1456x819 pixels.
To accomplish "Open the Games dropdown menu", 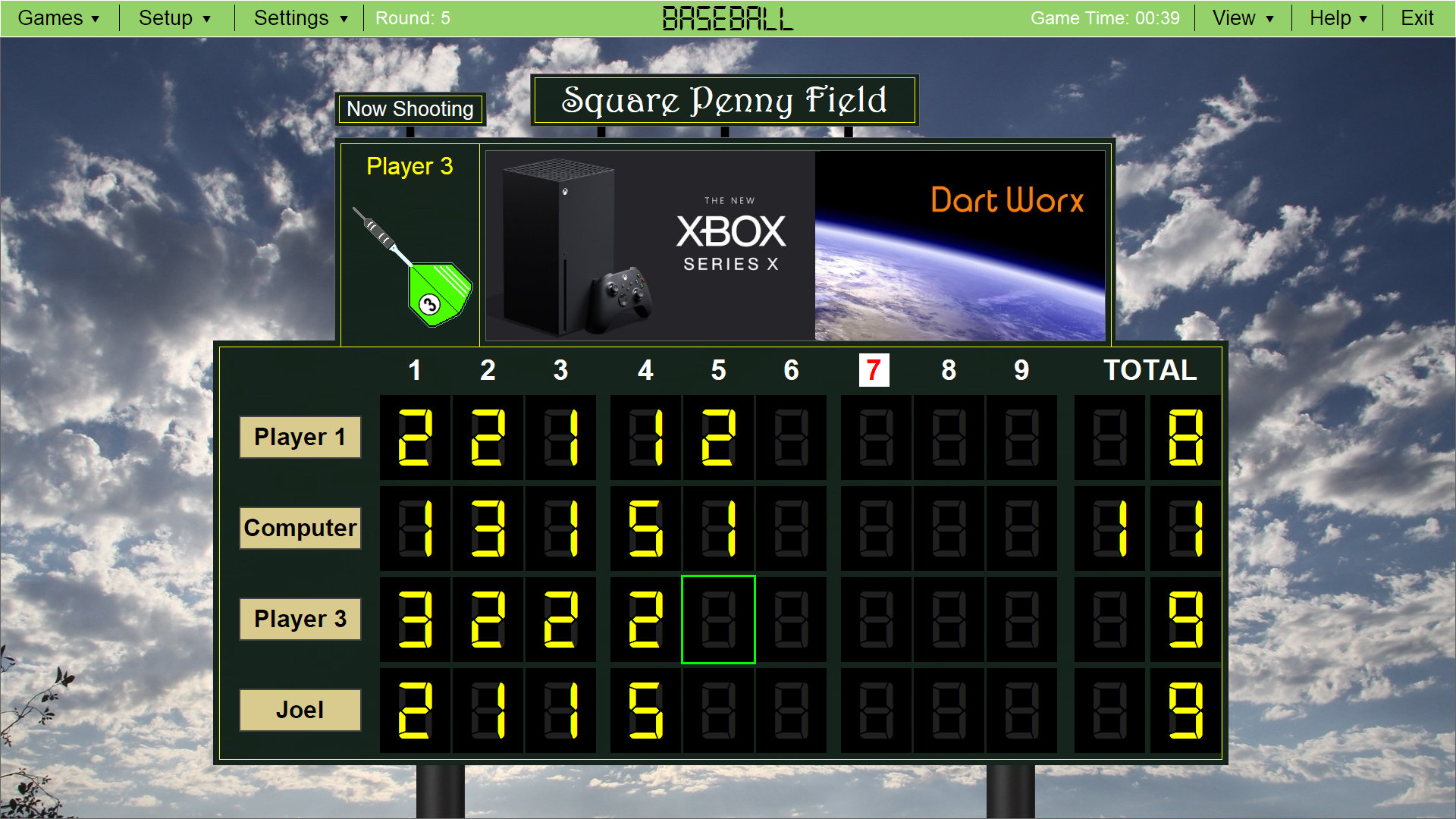I will [59, 17].
